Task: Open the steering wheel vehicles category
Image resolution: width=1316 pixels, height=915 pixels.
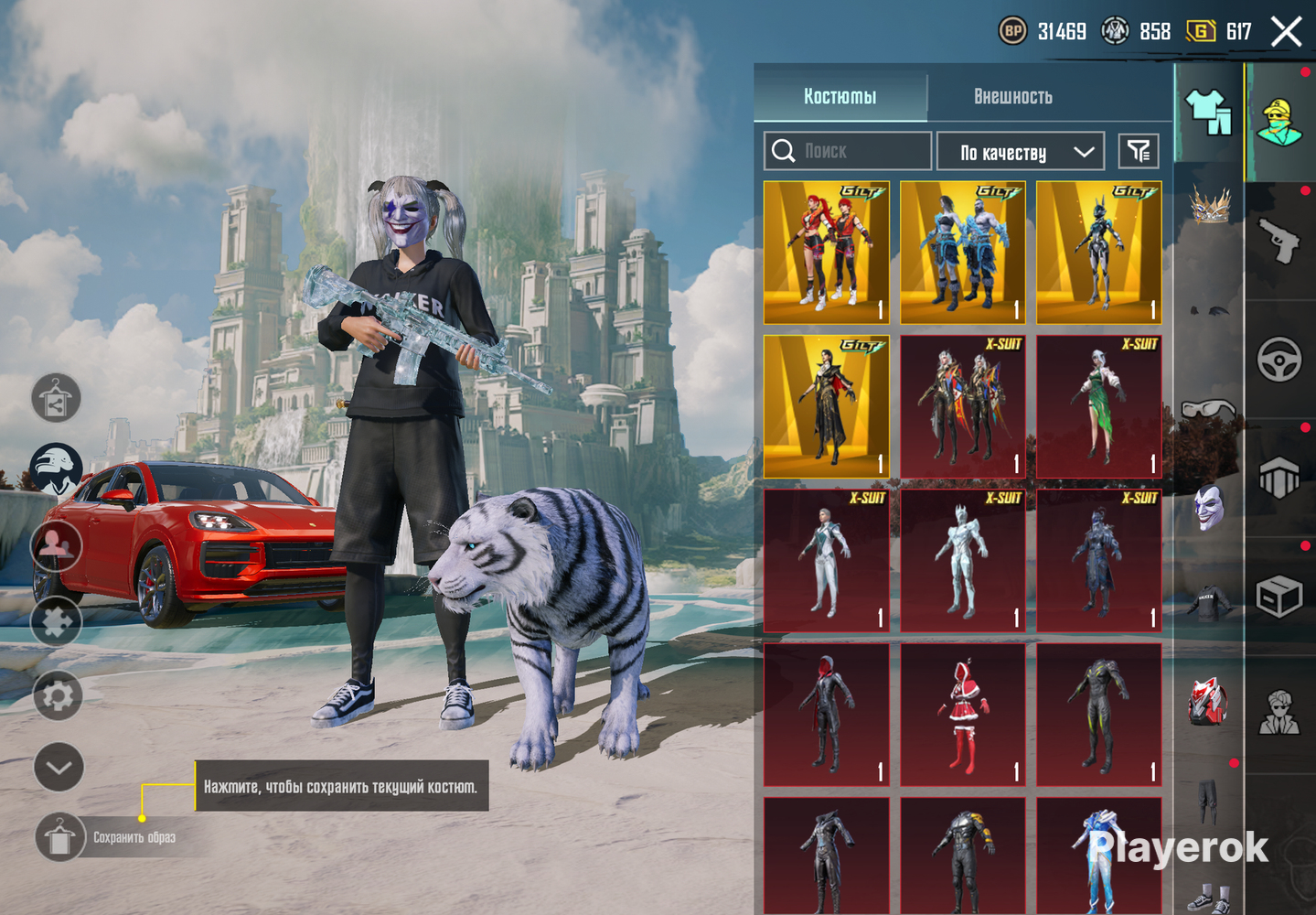Action: tap(1279, 360)
